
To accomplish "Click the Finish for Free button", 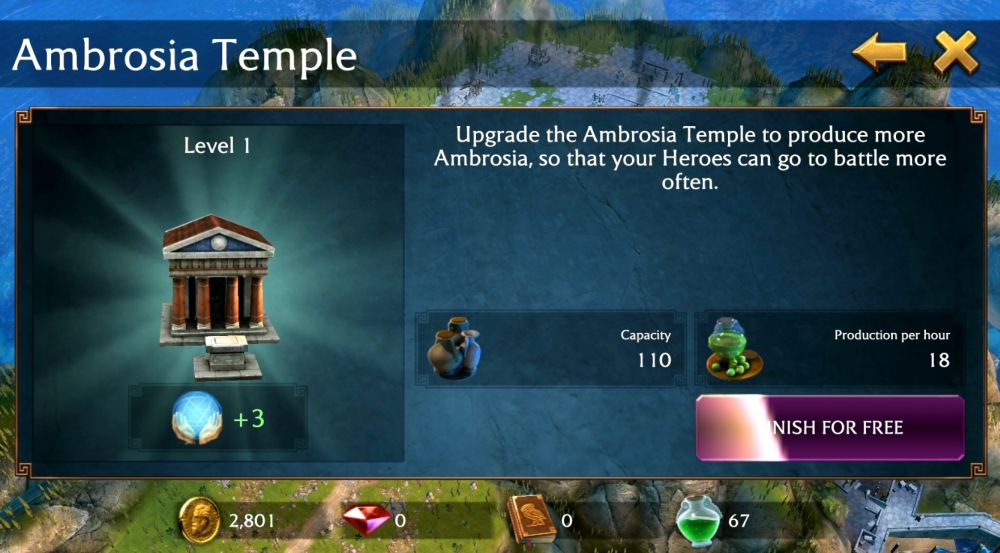I will (830, 428).
